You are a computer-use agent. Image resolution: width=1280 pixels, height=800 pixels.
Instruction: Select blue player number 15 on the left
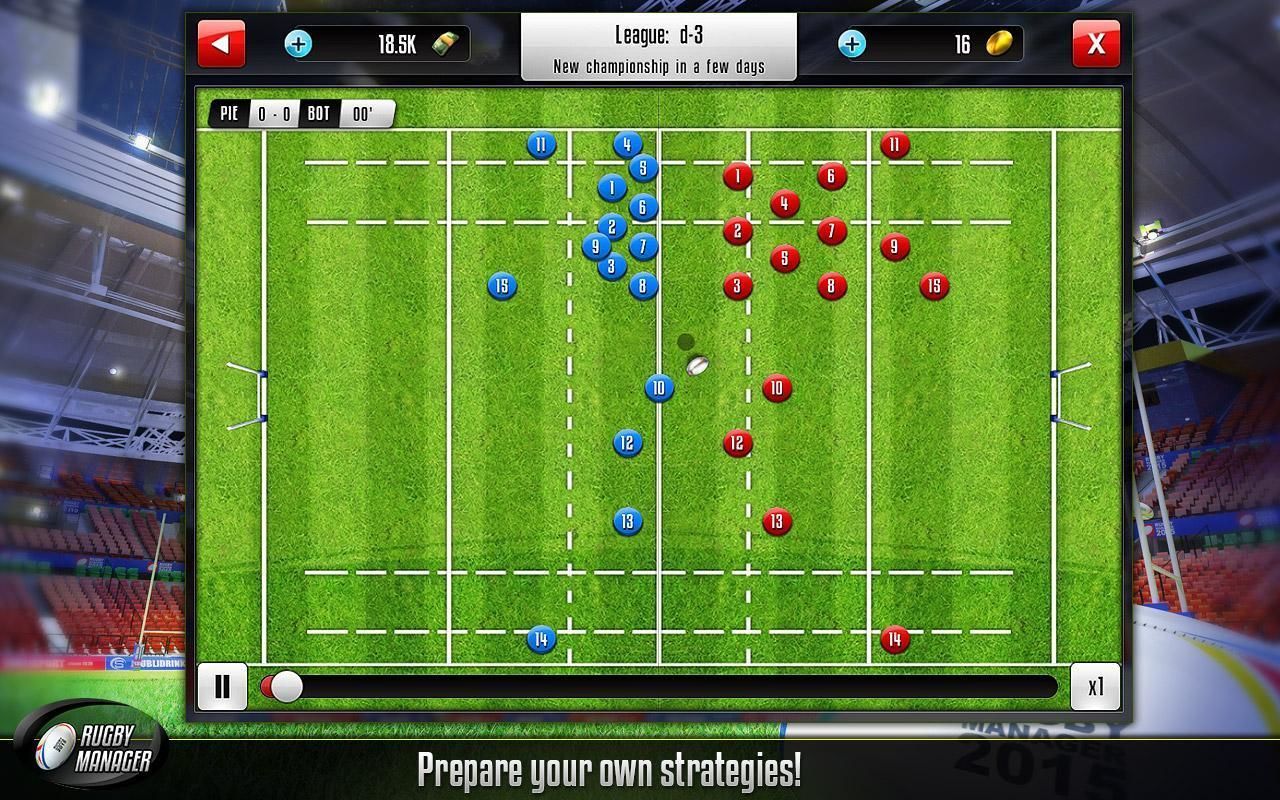(x=500, y=285)
